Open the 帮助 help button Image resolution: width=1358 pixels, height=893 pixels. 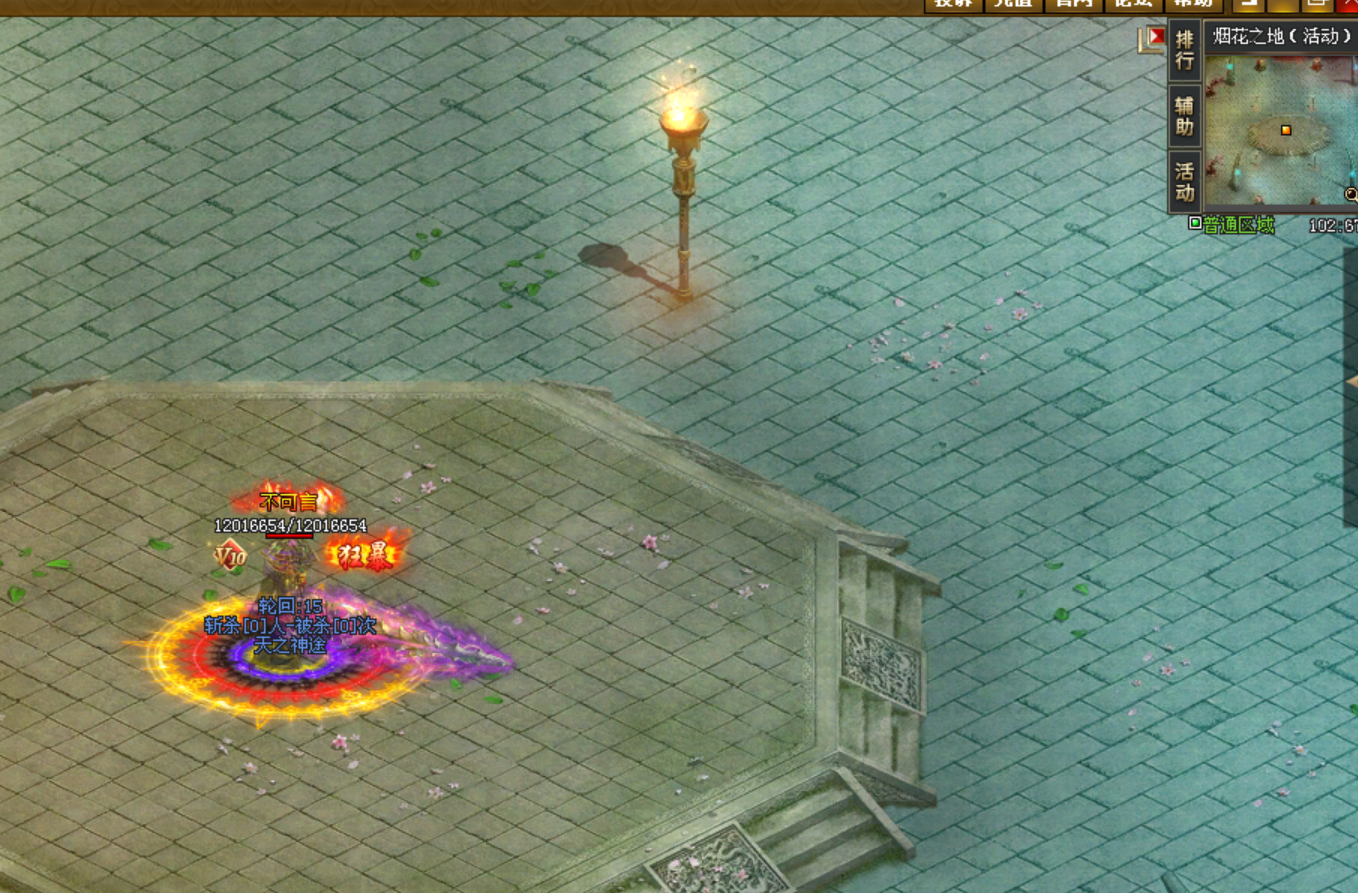1193,4
